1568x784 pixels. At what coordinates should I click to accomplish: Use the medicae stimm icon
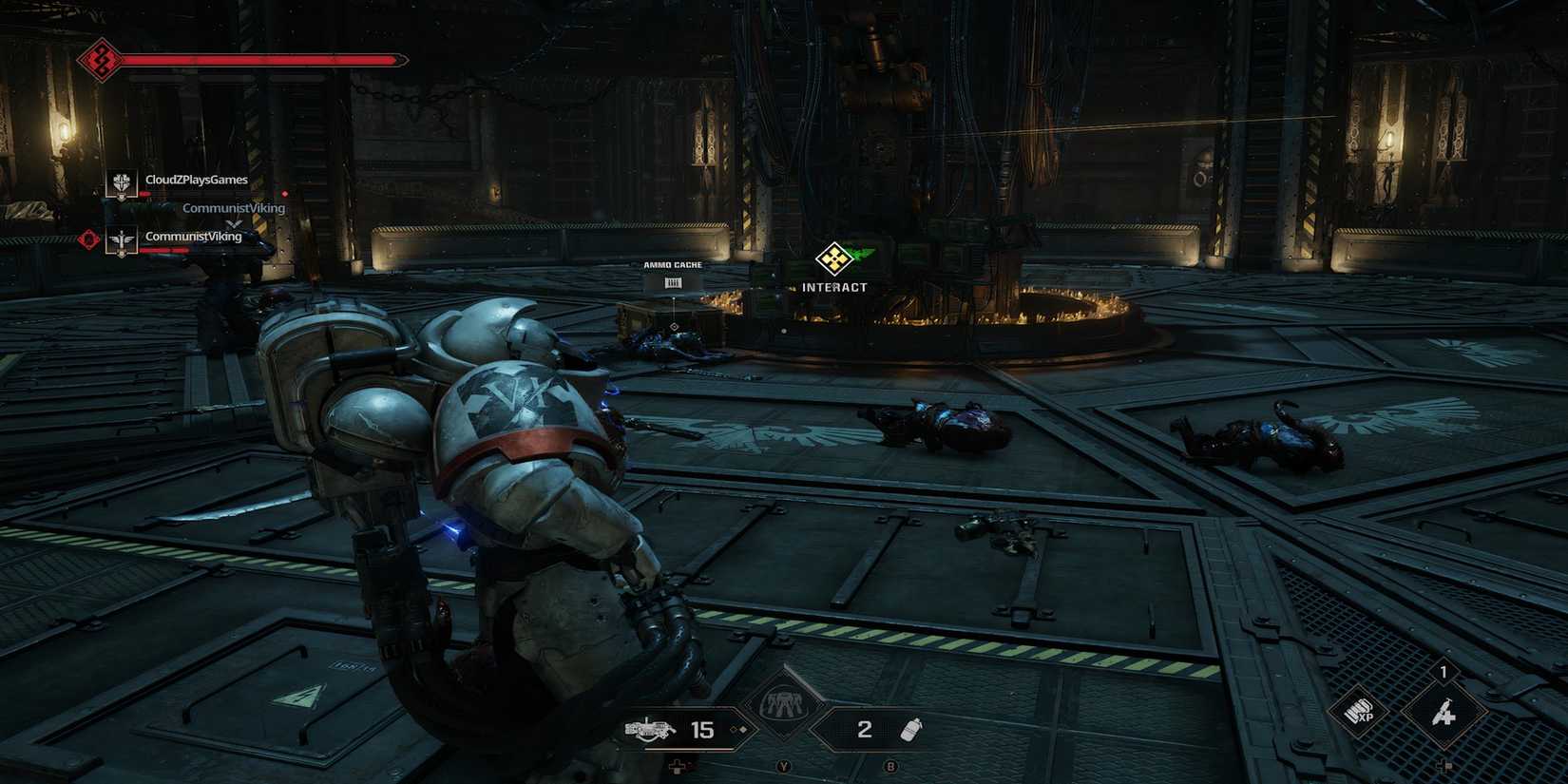pyautogui.click(x=1444, y=713)
